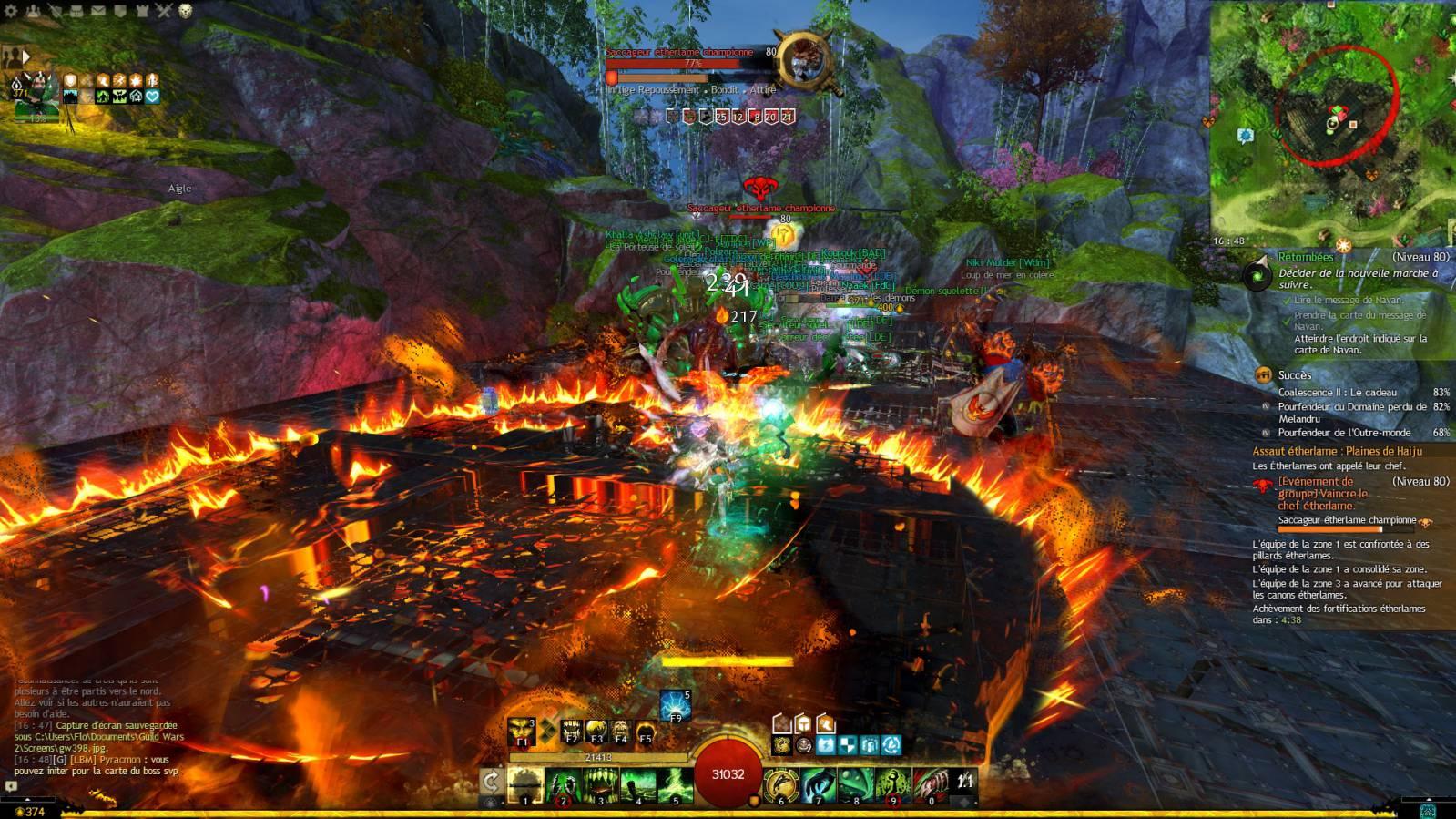Use the fanged maw skill in slot 3
The image size is (1456, 819).
[601, 783]
